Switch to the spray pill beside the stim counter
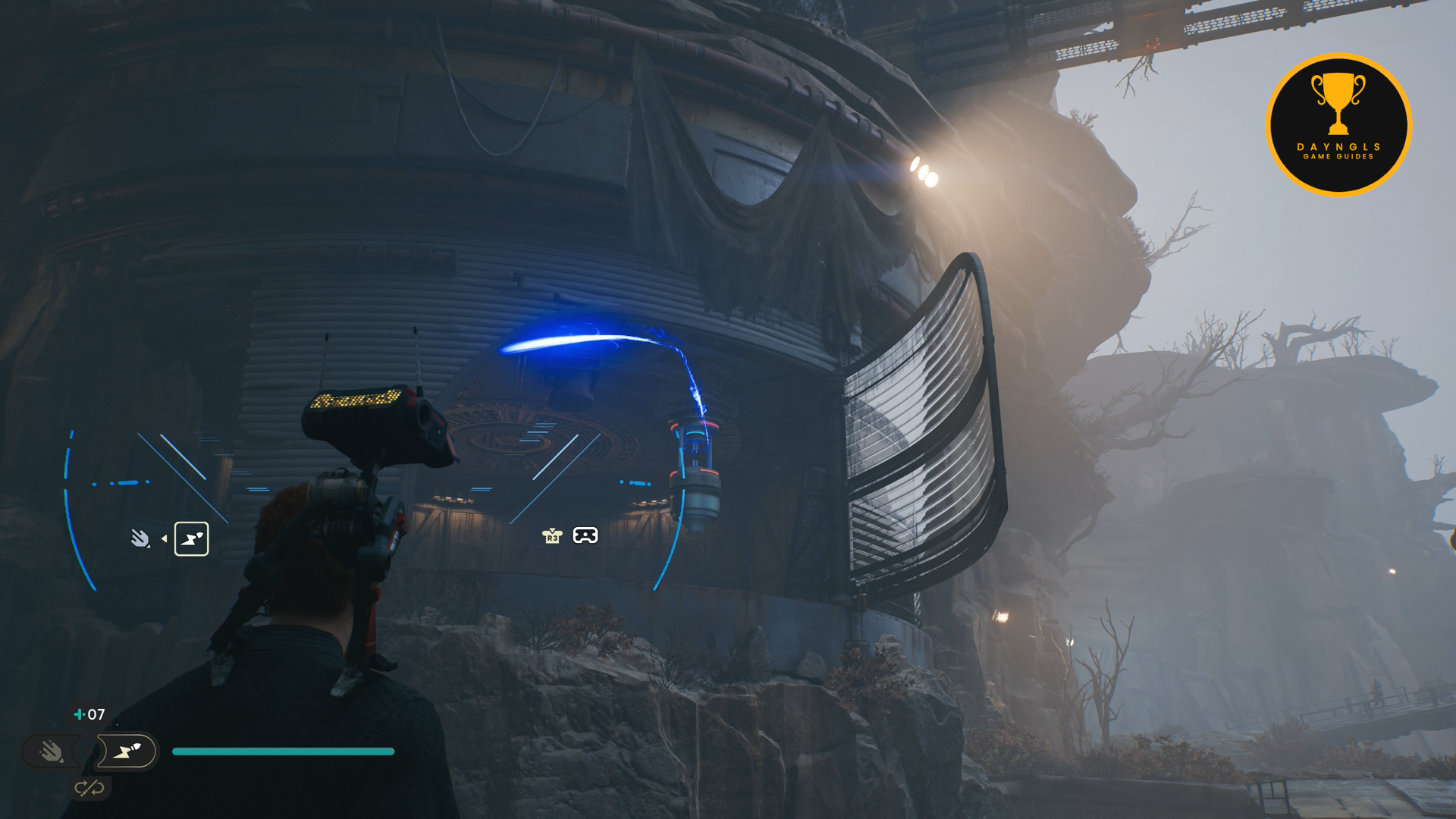This screenshot has height=819, width=1456. click(x=51, y=752)
